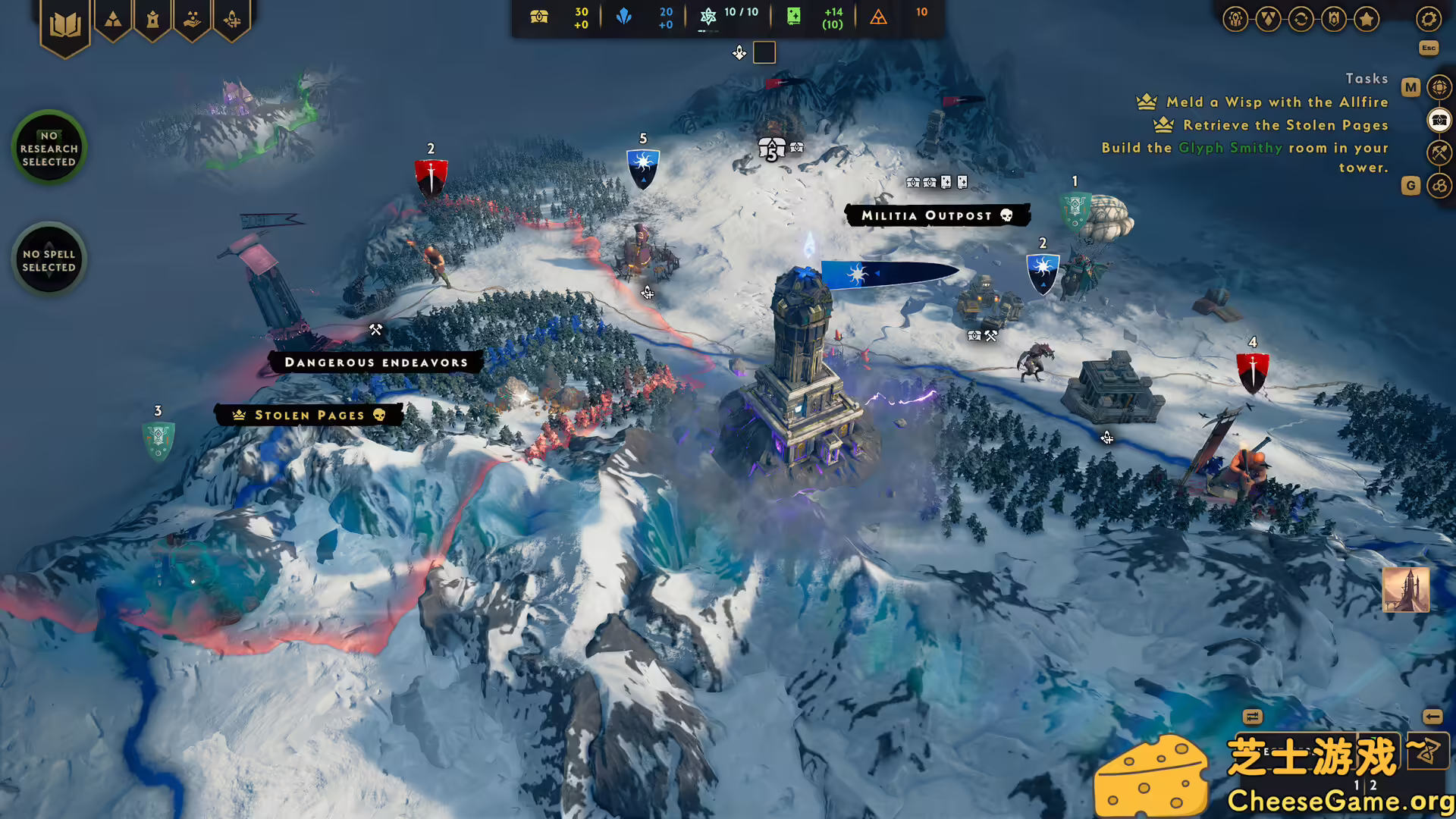Select the gold star round button

pyautogui.click(x=1367, y=19)
